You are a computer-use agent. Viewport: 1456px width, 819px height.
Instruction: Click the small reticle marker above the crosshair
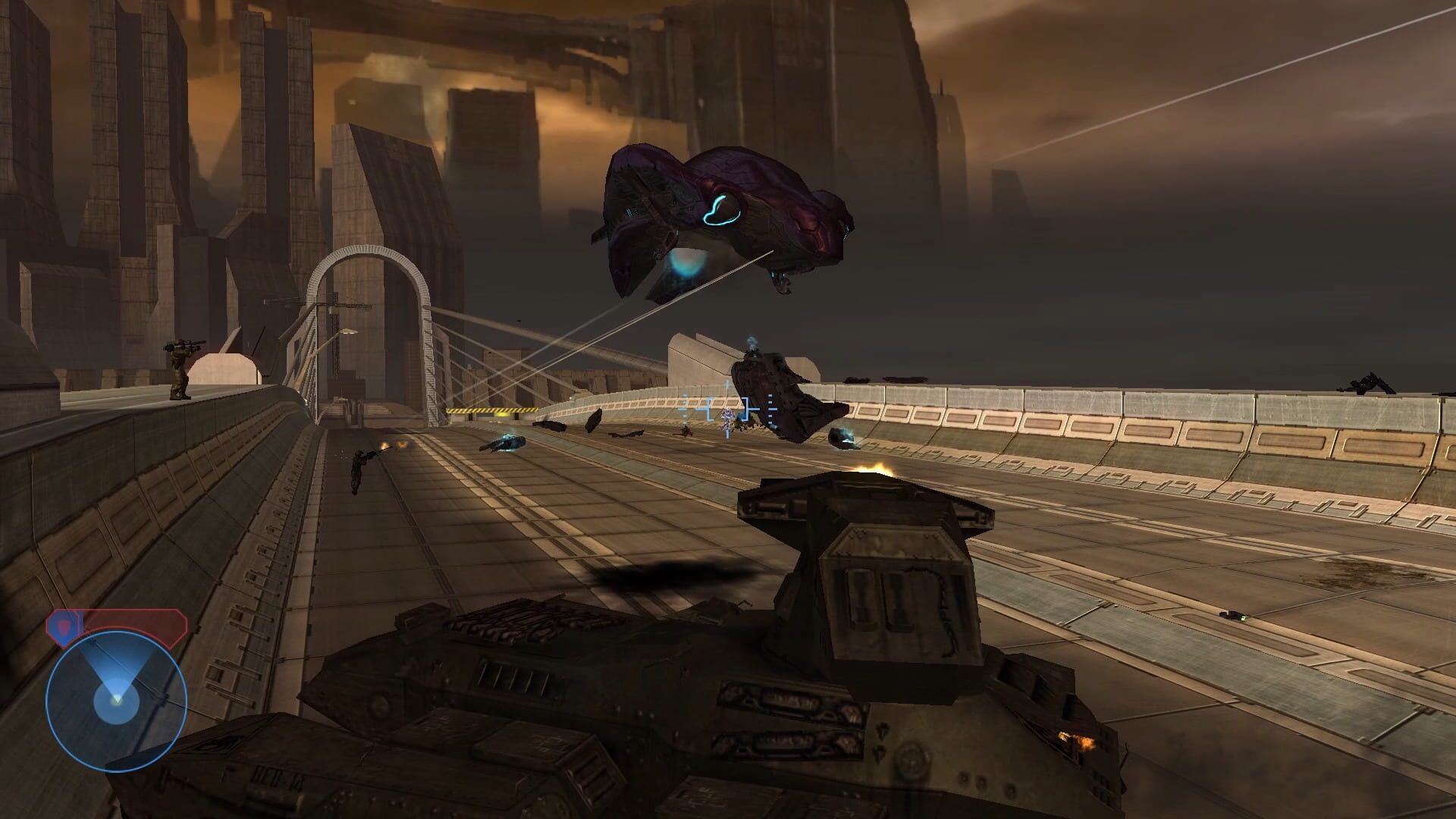(726, 384)
